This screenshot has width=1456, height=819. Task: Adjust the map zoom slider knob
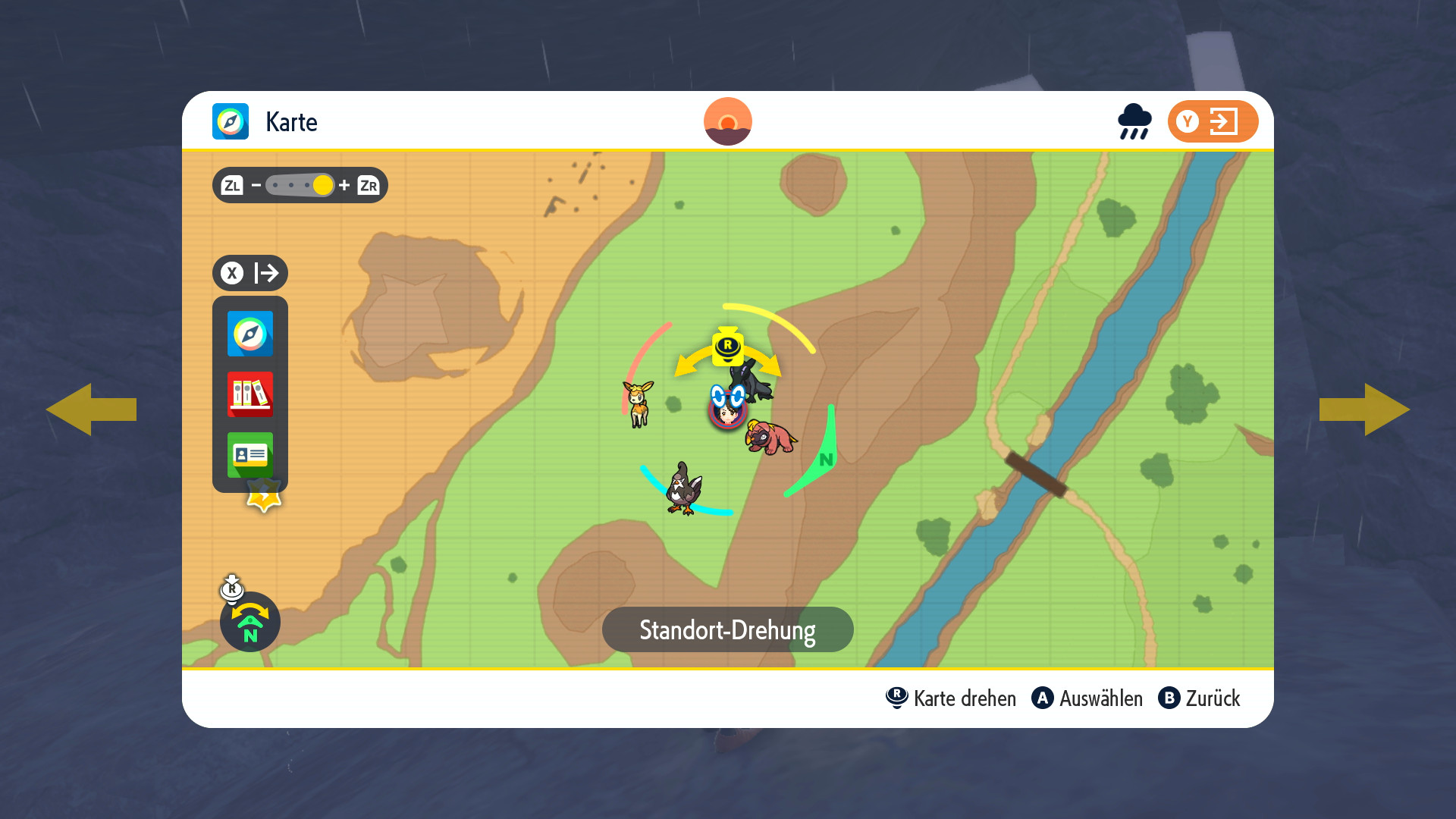pos(323,185)
